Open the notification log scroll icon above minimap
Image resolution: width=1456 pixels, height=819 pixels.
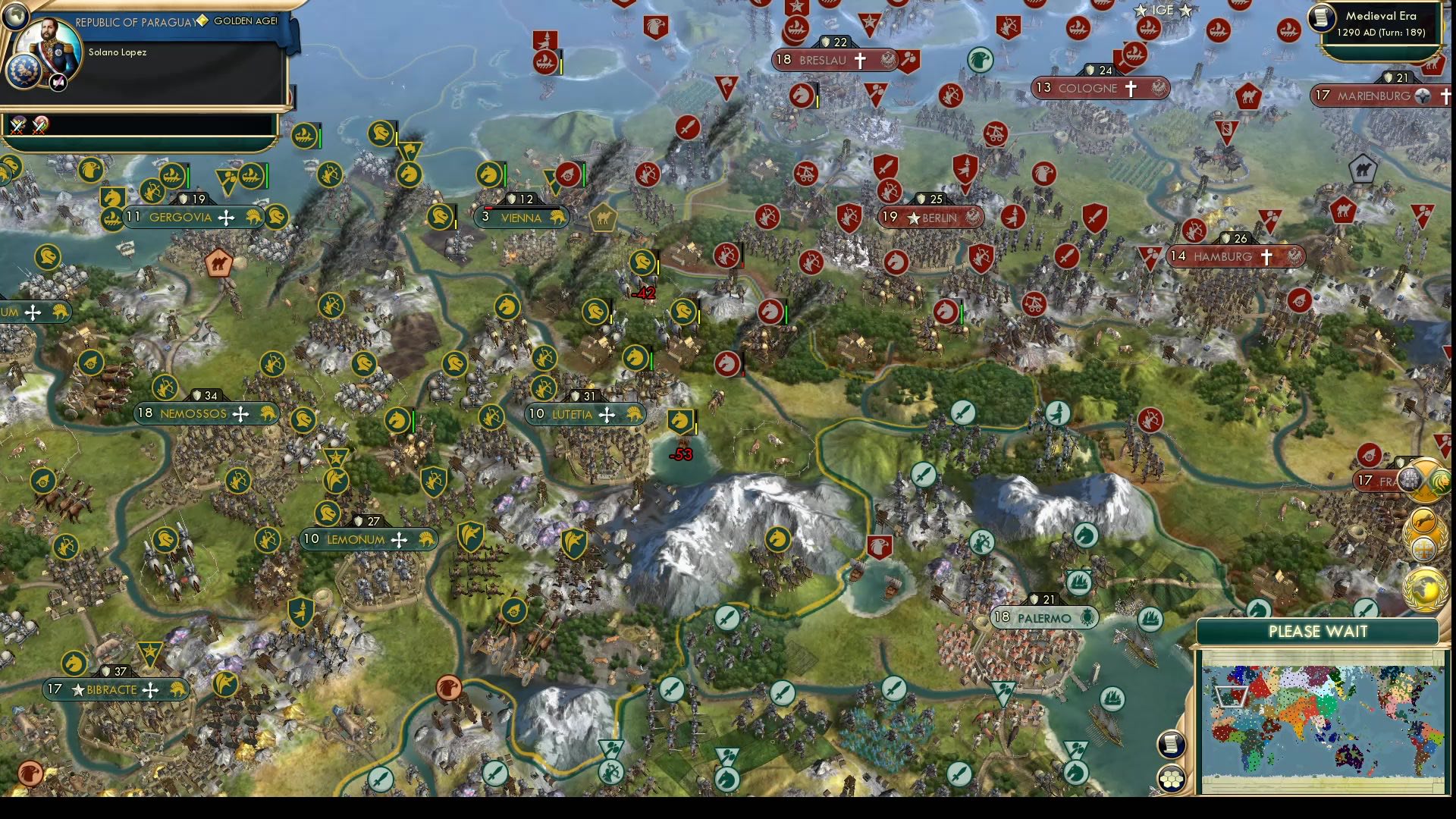(x=1172, y=745)
